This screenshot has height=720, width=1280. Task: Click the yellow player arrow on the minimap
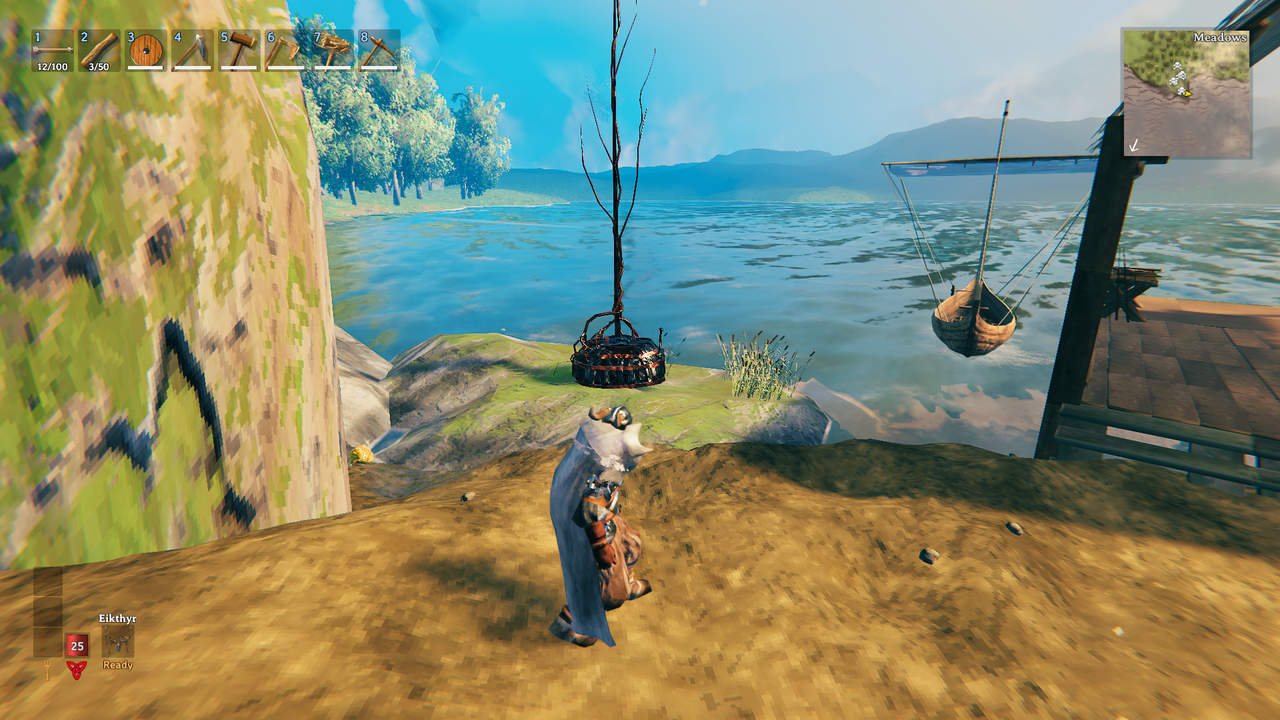(1187, 93)
